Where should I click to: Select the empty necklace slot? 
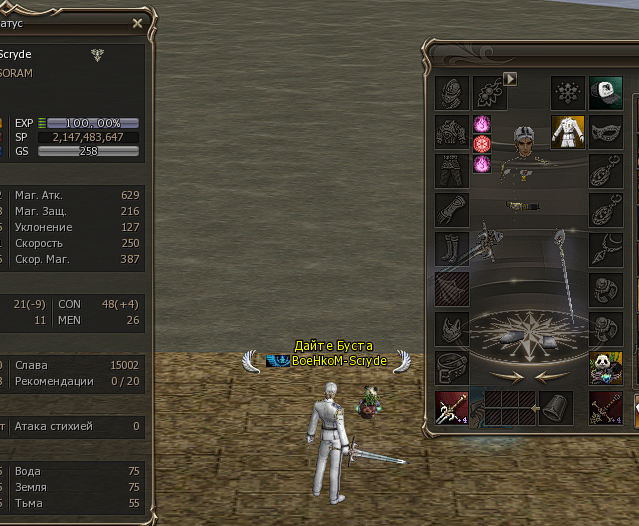(605, 249)
